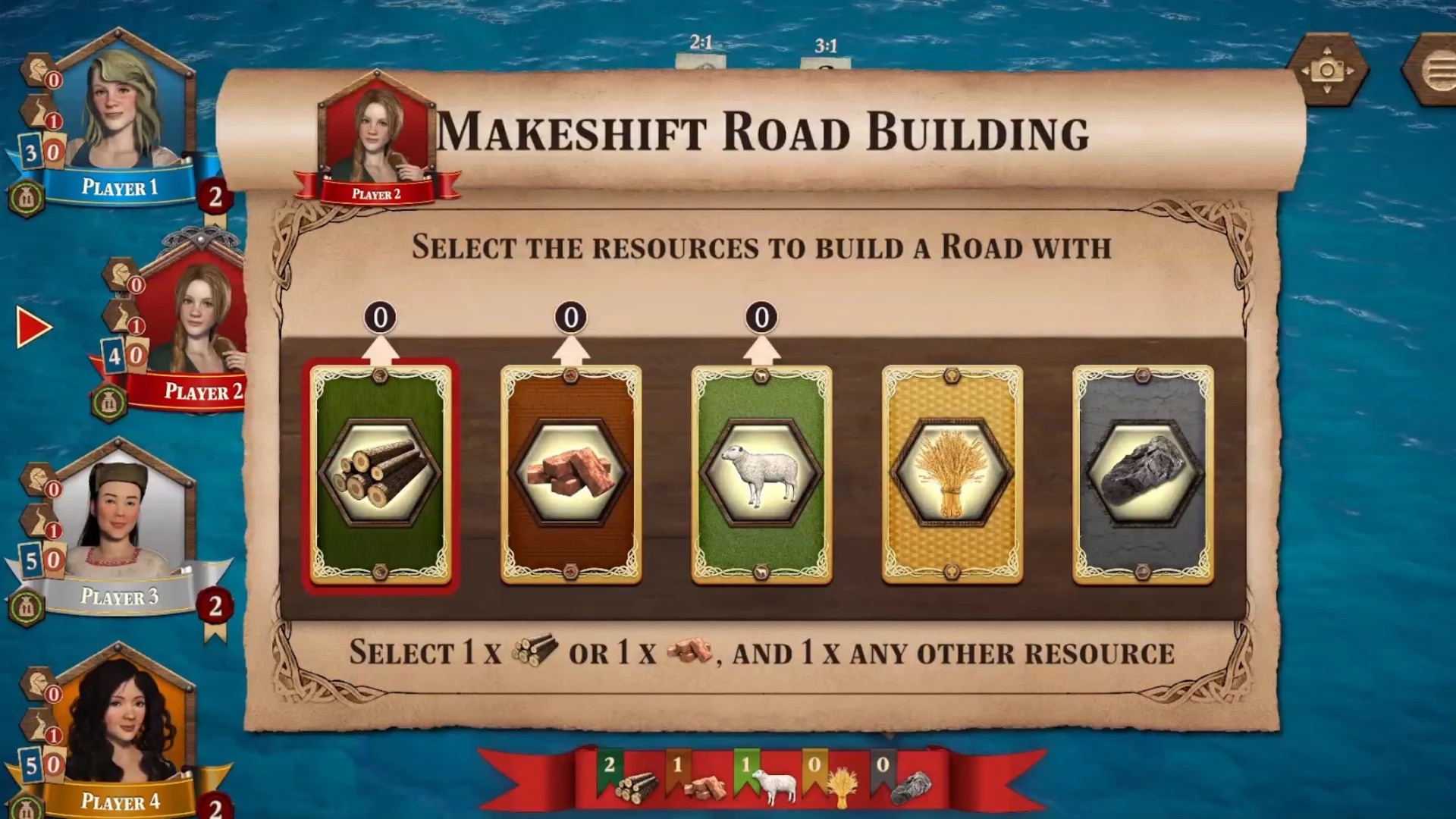Screen dimensions: 1456x819
Task: Open the hamburger menu button
Action: (x=1436, y=72)
